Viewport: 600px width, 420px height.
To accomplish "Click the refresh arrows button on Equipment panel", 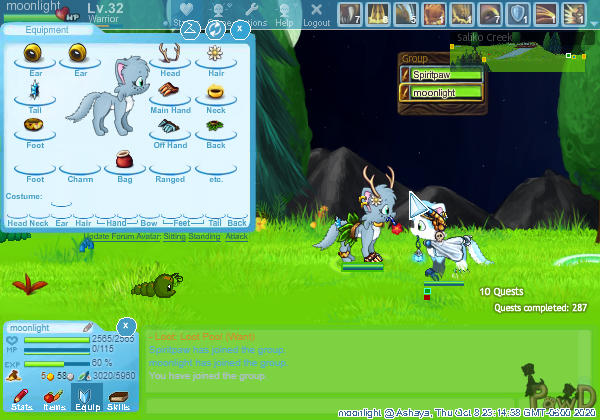I will (215, 29).
